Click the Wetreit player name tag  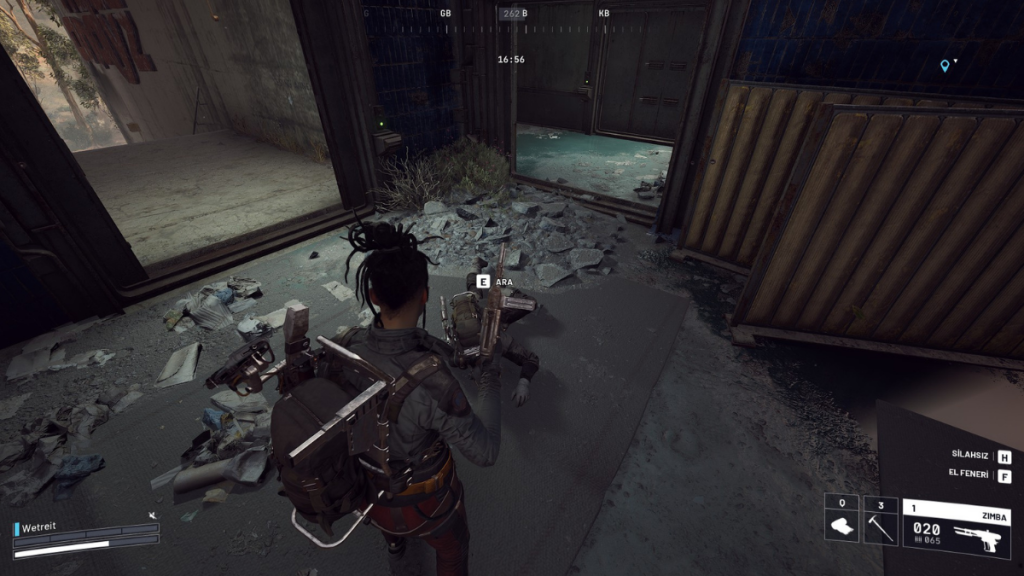40,528
